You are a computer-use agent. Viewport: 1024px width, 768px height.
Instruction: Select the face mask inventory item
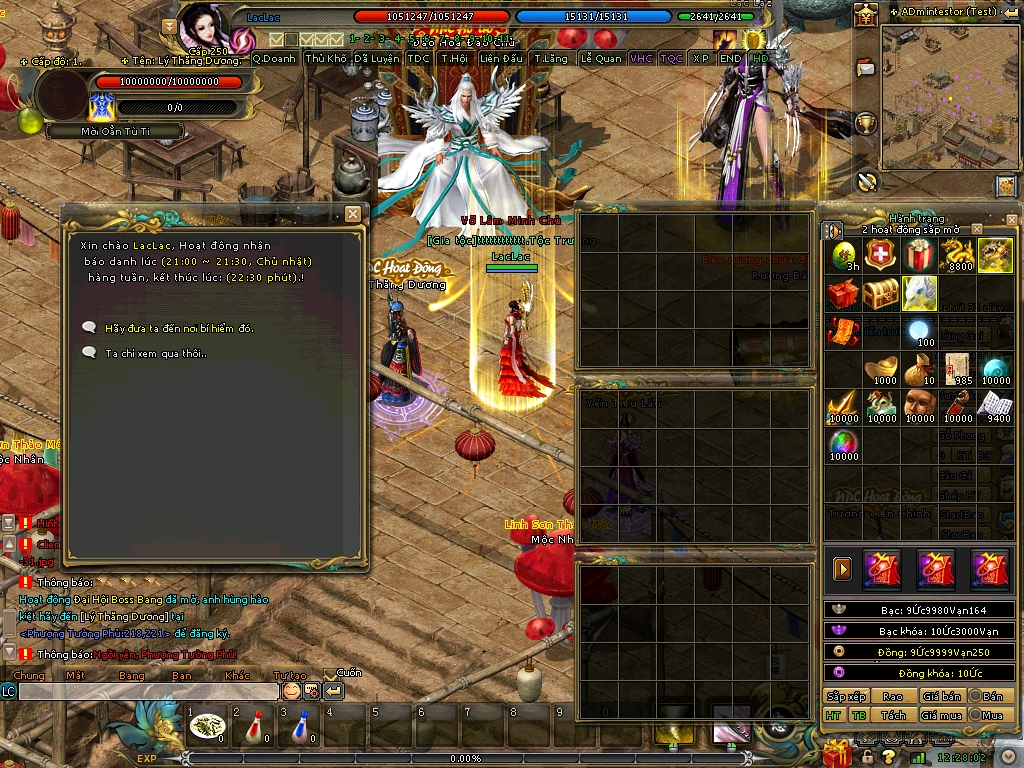coord(919,403)
